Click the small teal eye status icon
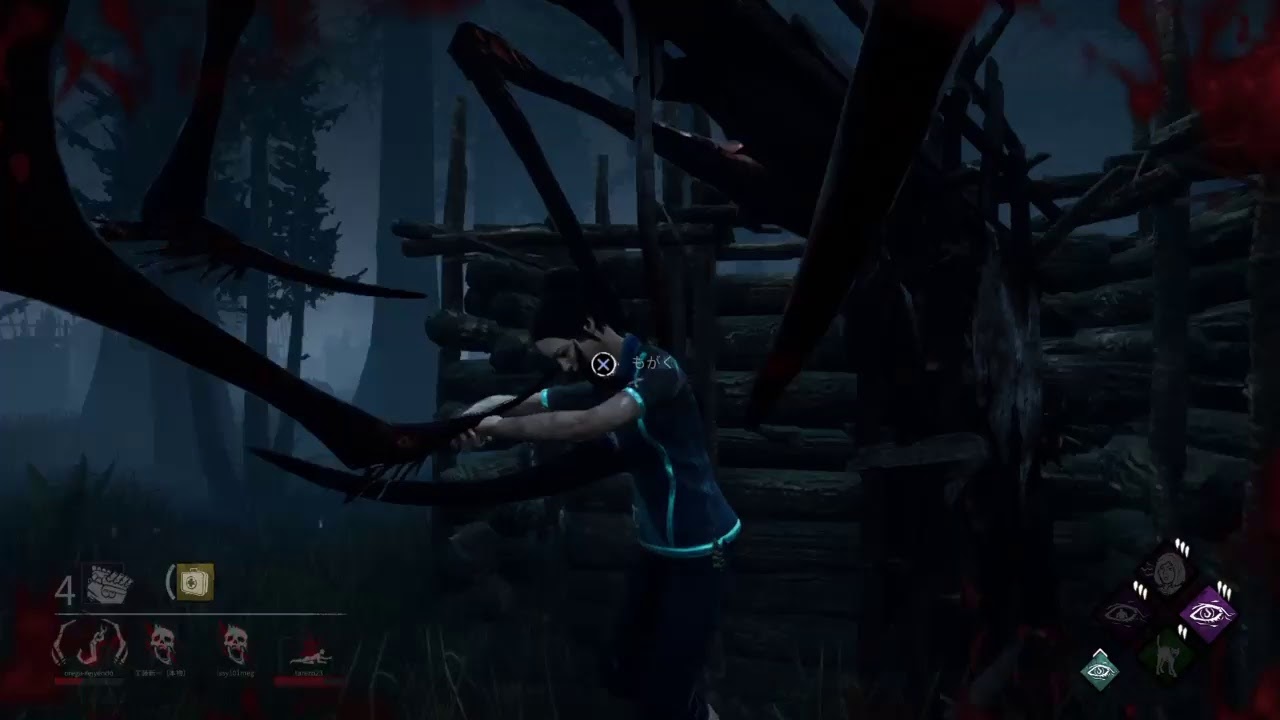The height and width of the screenshot is (720, 1280). [1100, 669]
